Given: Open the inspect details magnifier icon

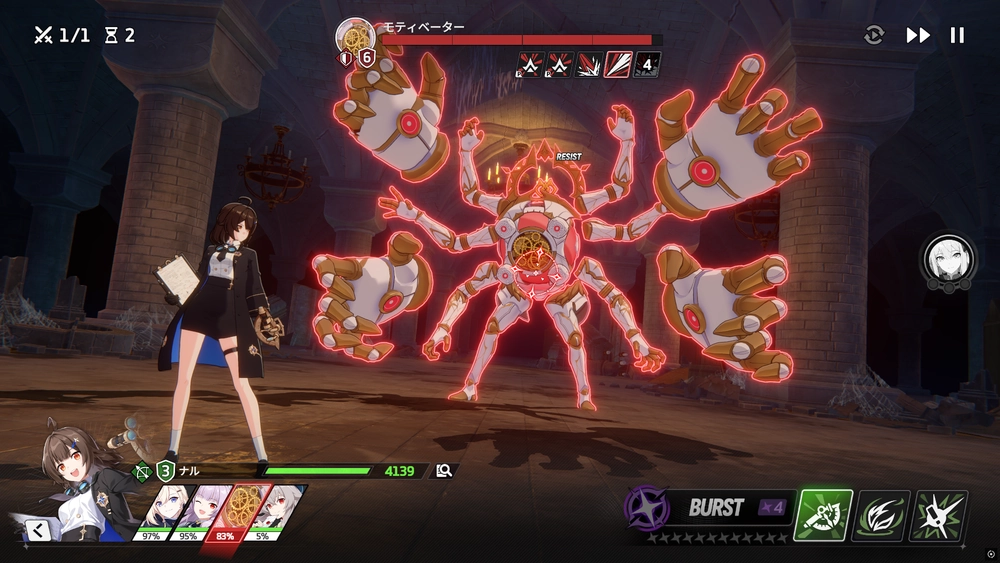Looking at the screenshot, I should coord(444,470).
